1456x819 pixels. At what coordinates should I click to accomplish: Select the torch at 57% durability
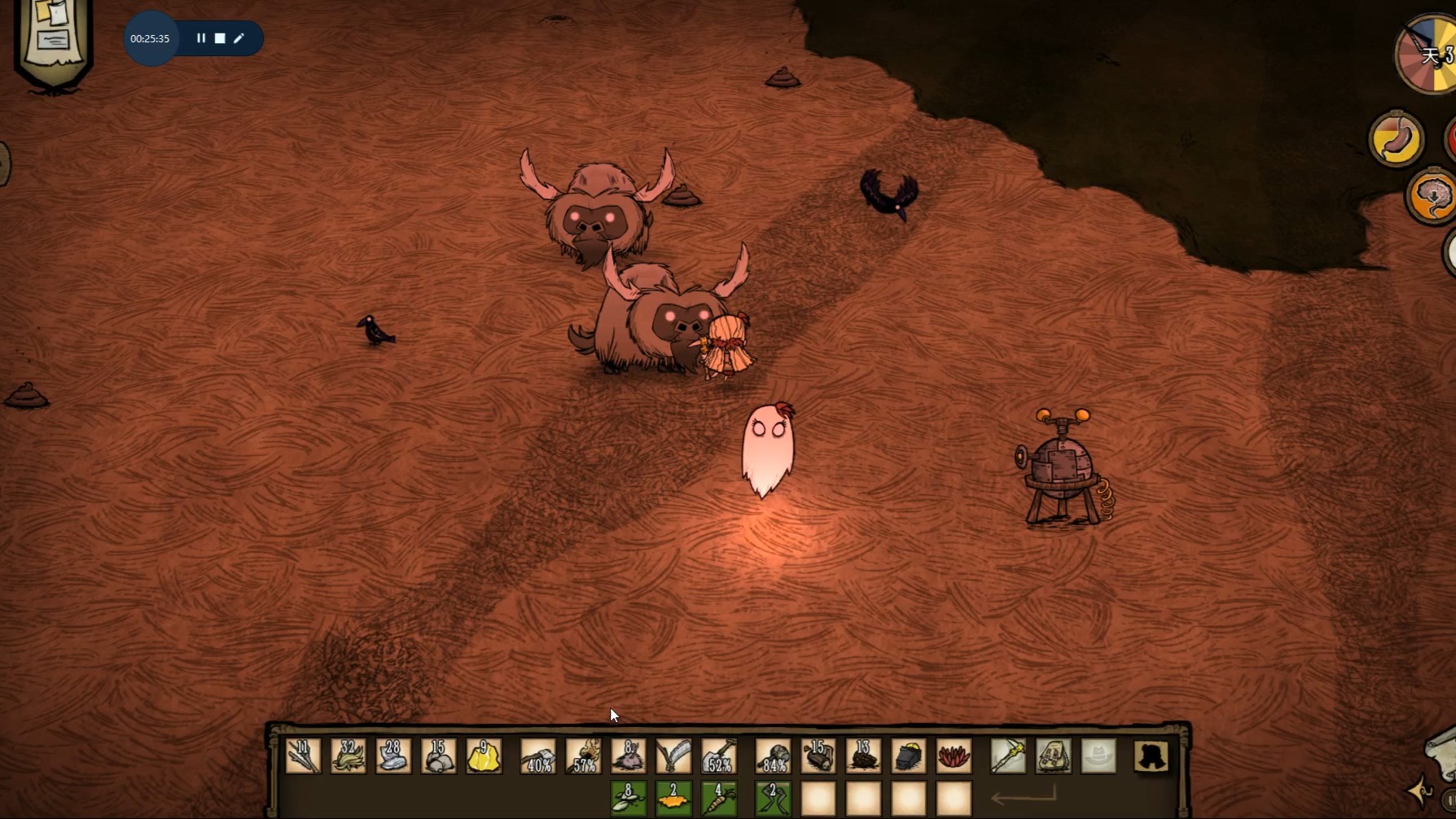(x=584, y=756)
